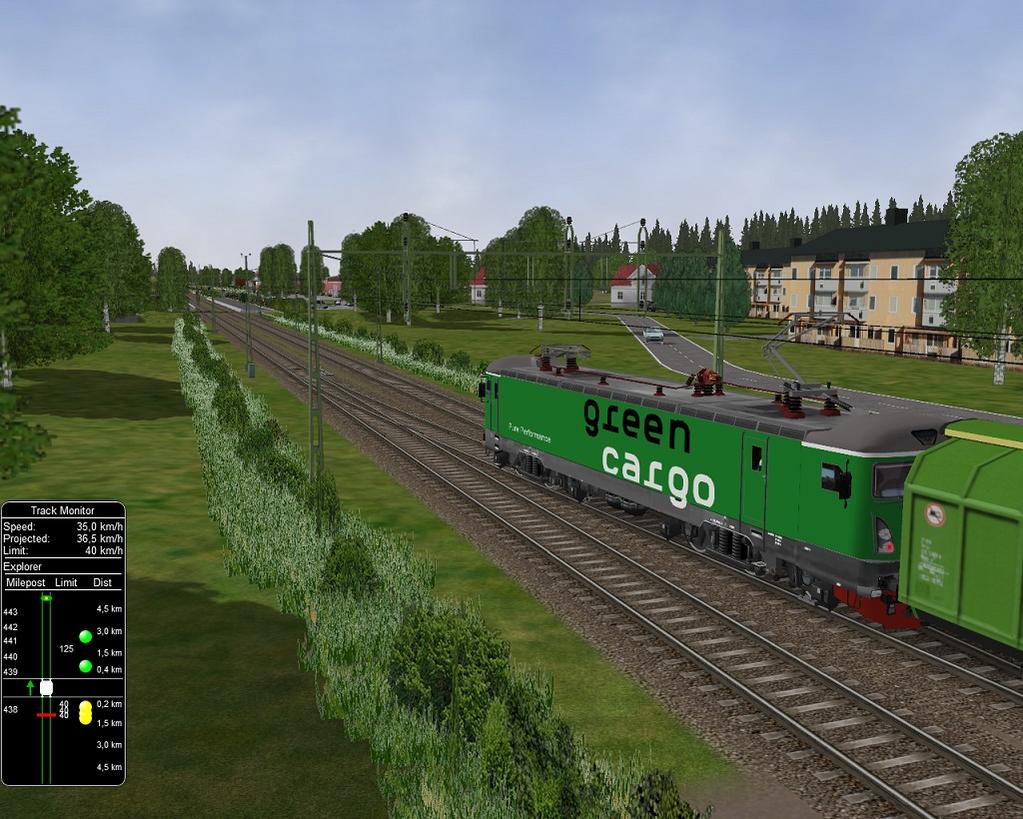Select the Explorer mode label
Image resolution: width=1023 pixels, height=819 pixels.
click(22, 566)
